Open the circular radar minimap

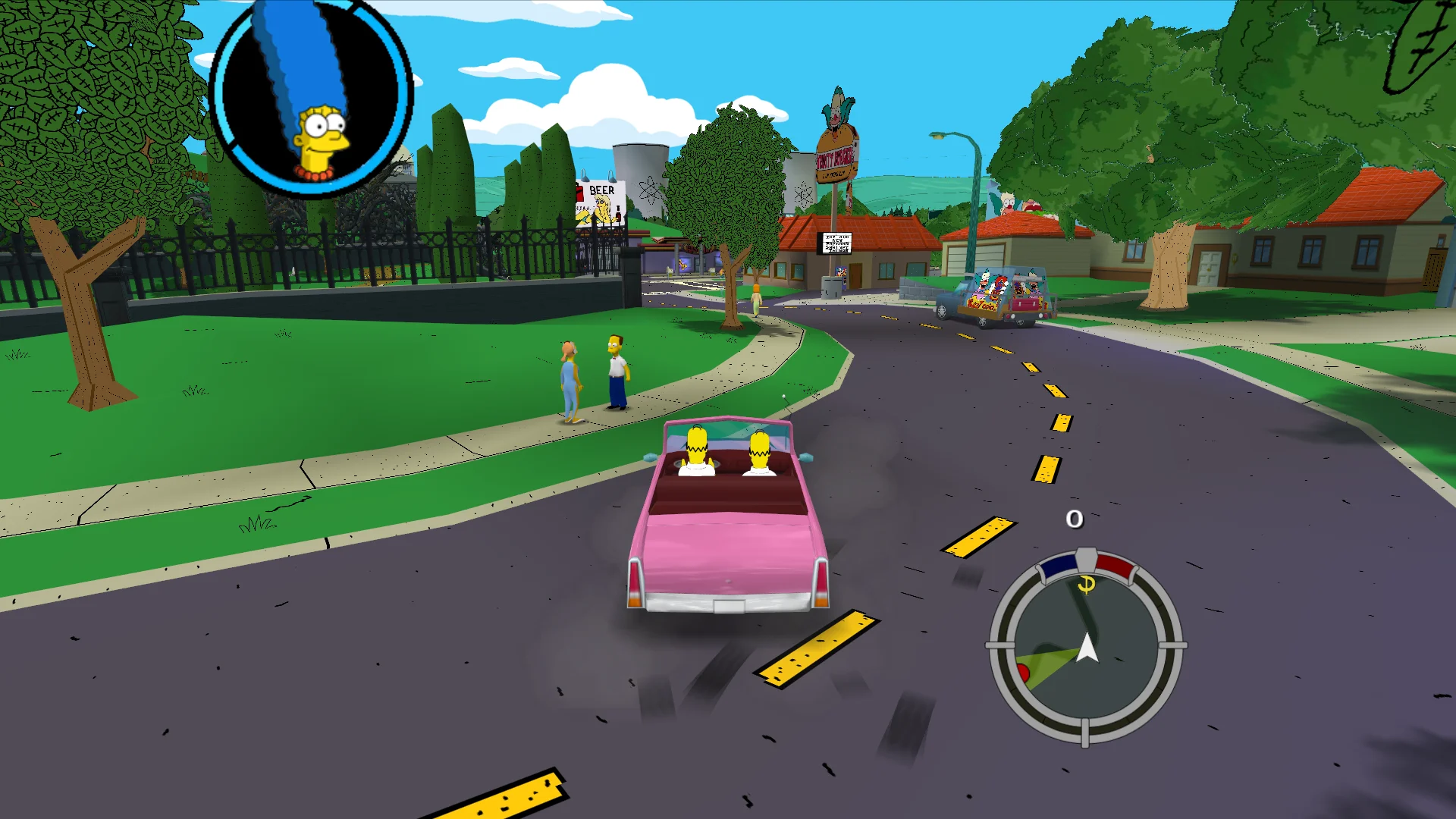pos(1085,645)
